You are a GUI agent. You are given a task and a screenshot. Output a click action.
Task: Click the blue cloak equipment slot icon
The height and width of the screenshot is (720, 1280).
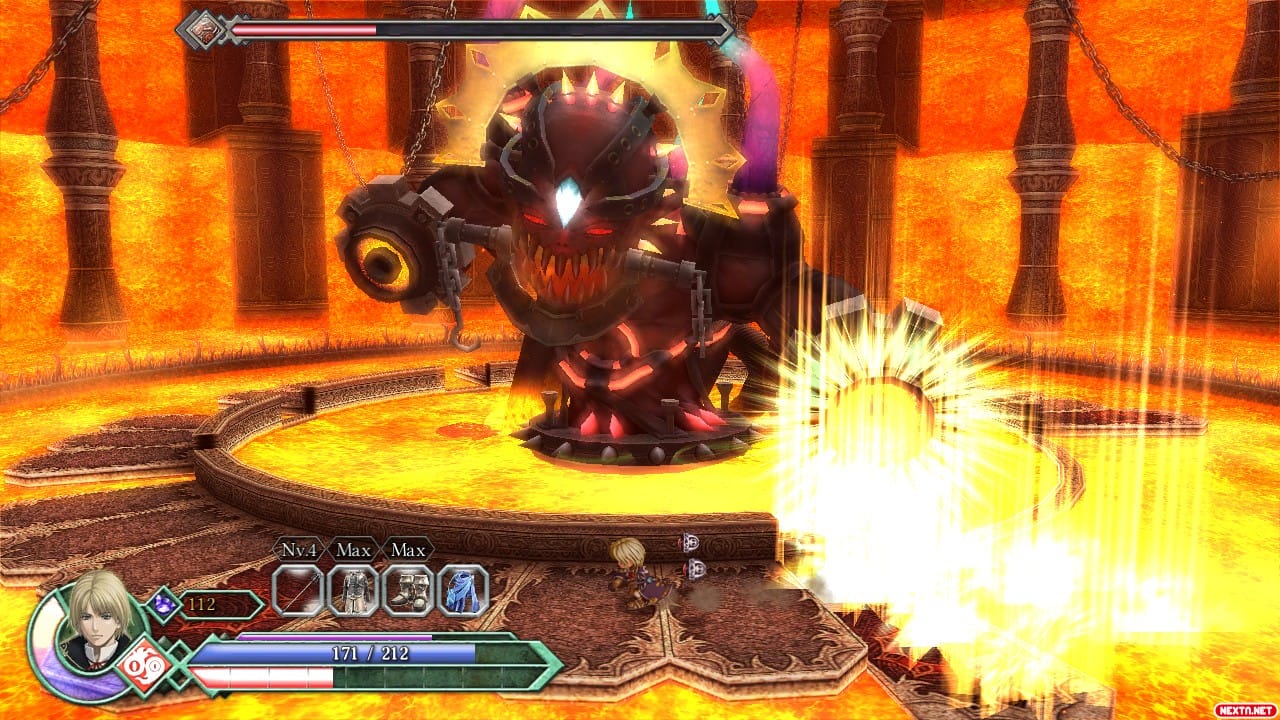[x=462, y=591]
